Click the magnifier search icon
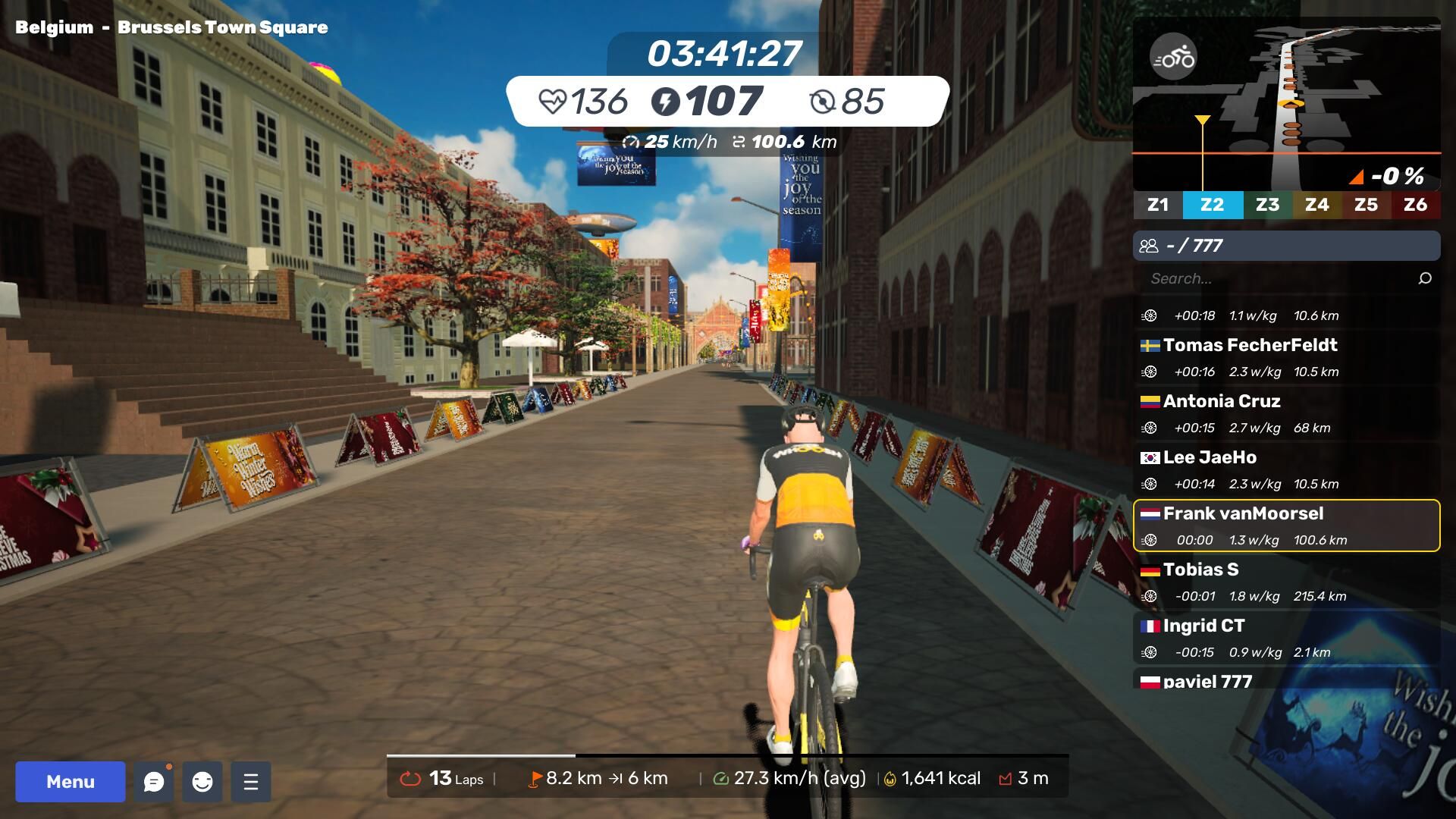 pyautogui.click(x=1425, y=278)
